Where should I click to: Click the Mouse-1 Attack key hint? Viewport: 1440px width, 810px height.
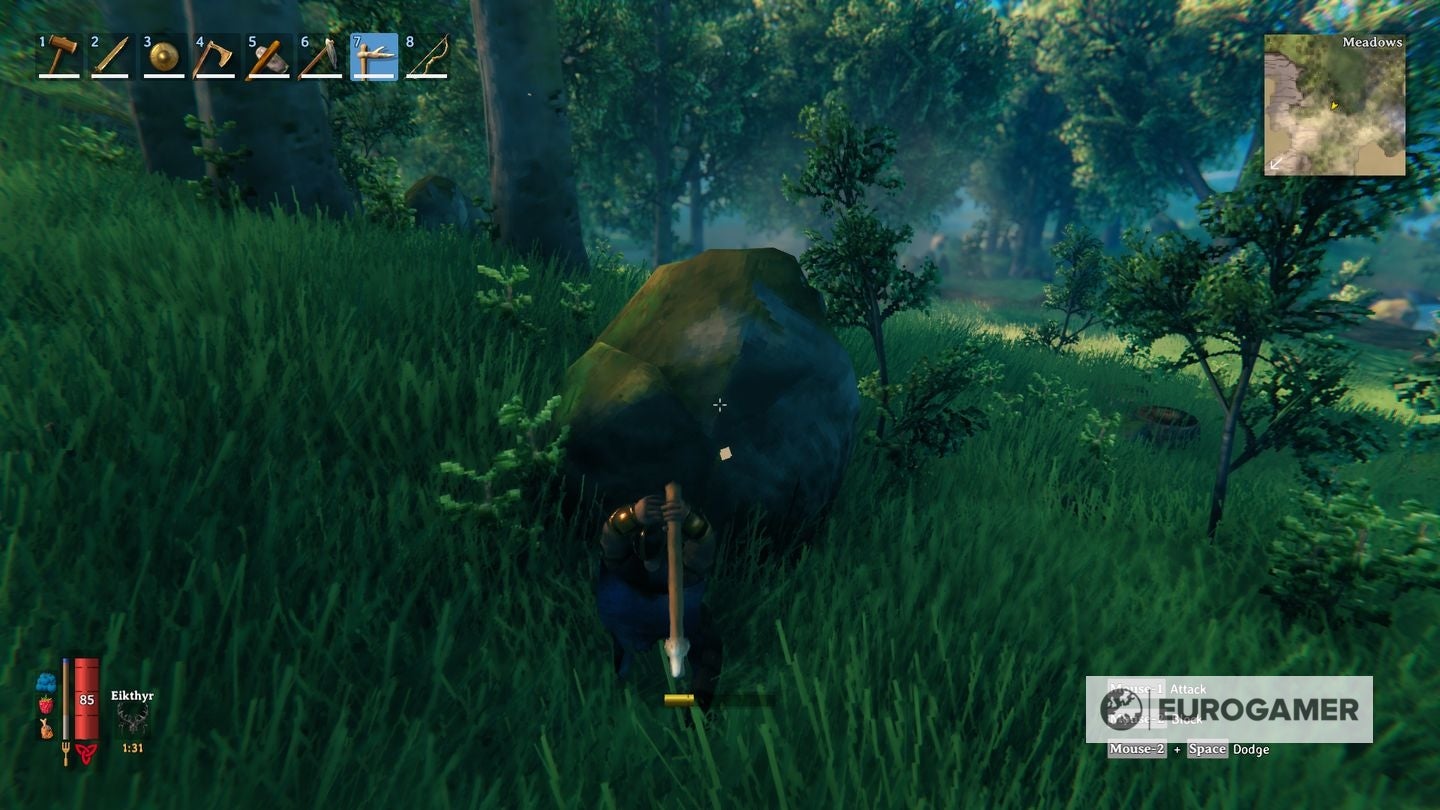1158,689
